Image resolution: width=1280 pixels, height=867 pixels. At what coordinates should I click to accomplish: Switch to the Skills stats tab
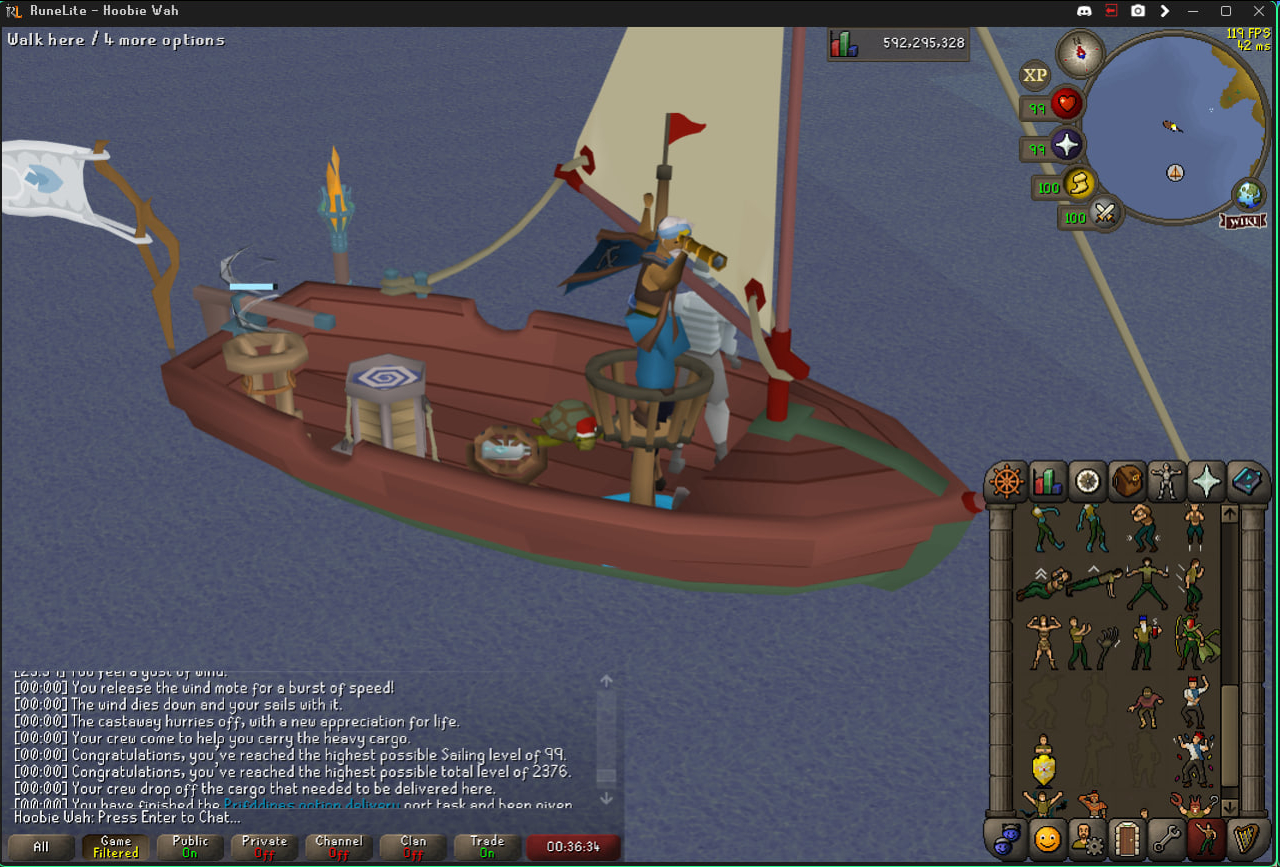tap(1047, 482)
